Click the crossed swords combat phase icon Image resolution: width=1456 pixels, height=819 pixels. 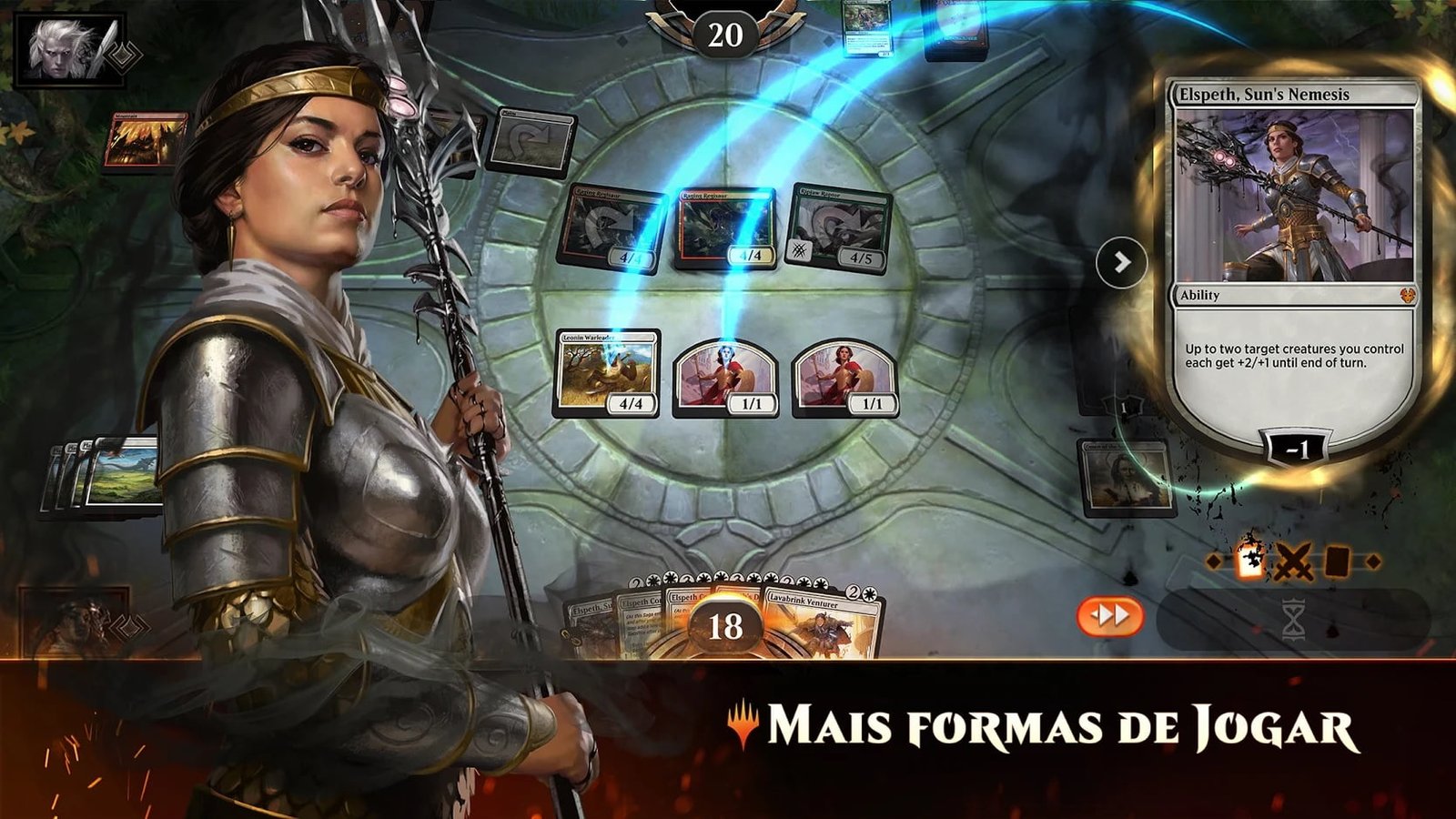point(1292,561)
